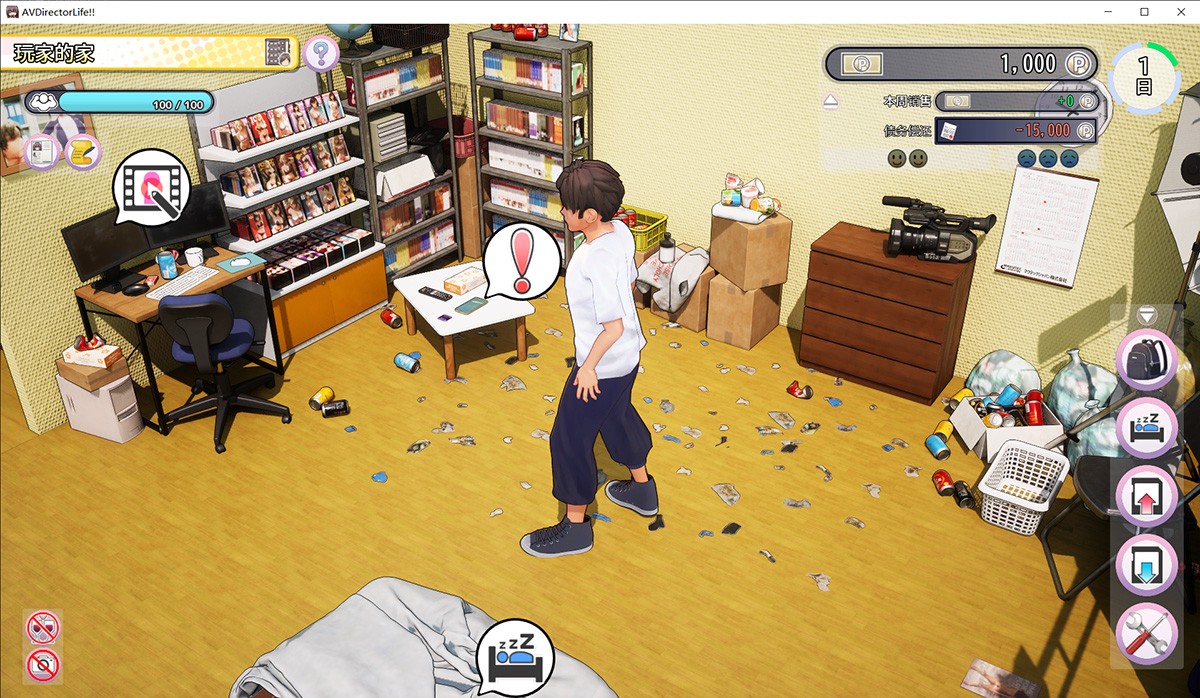This screenshot has width=1200, height=698.
Task: Open the backpack inventory button
Action: [x=1146, y=360]
